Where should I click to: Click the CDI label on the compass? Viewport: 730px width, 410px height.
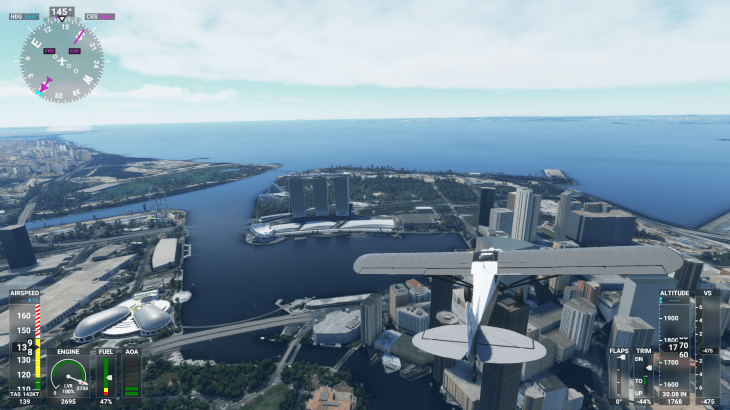(74, 51)
